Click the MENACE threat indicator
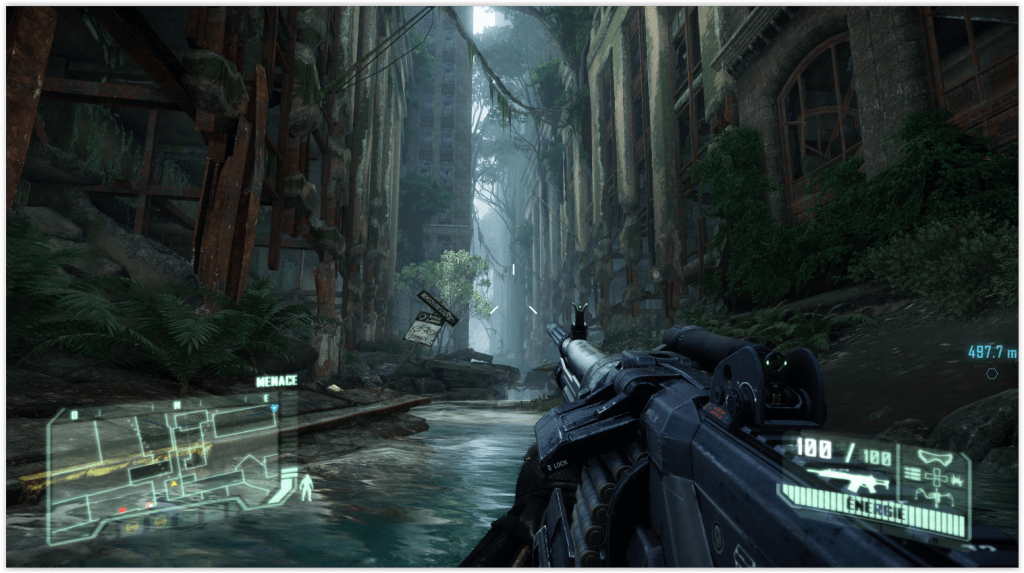 [x=276, y=381]
